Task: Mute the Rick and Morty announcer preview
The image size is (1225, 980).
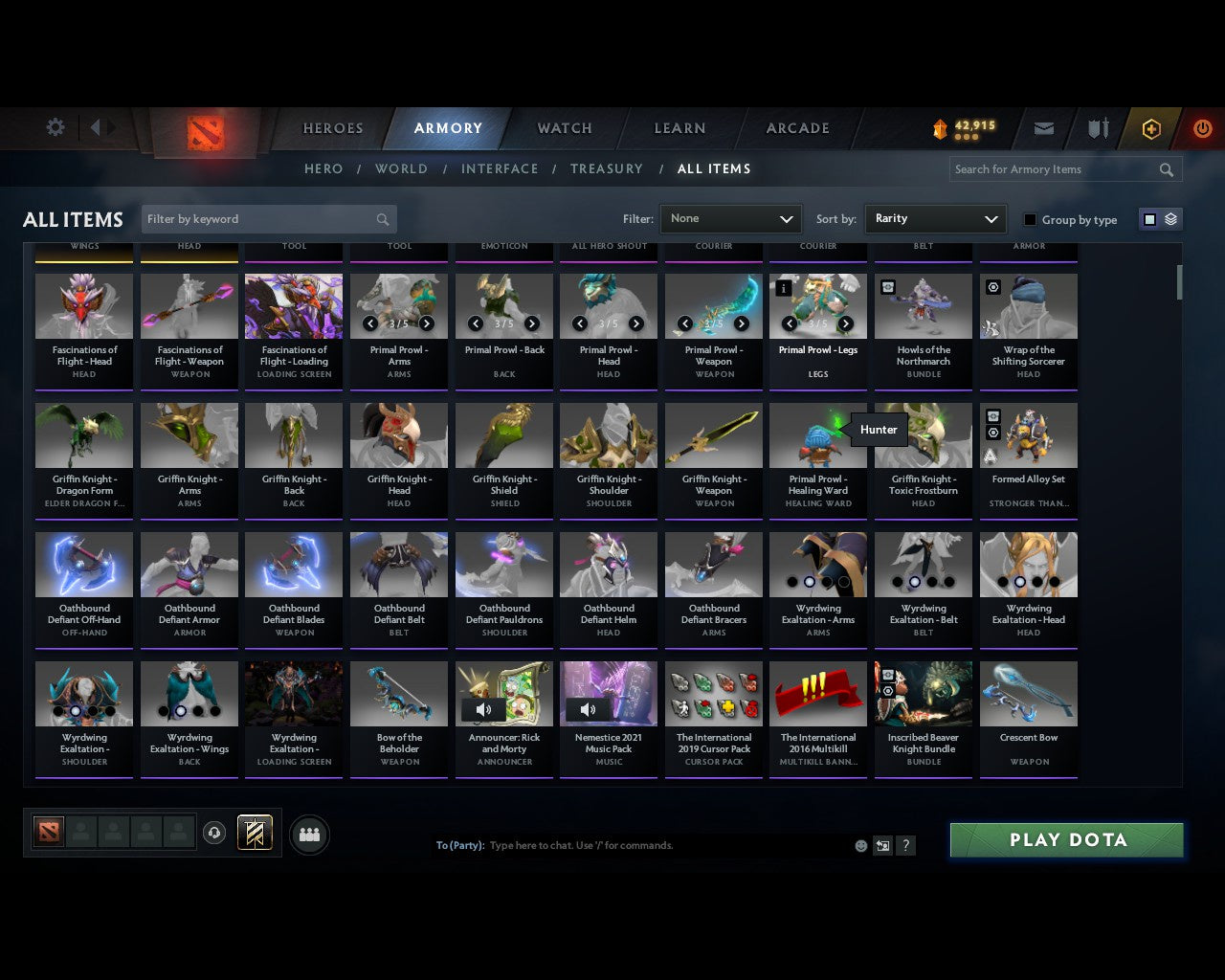Action: (x=483, y=709)
